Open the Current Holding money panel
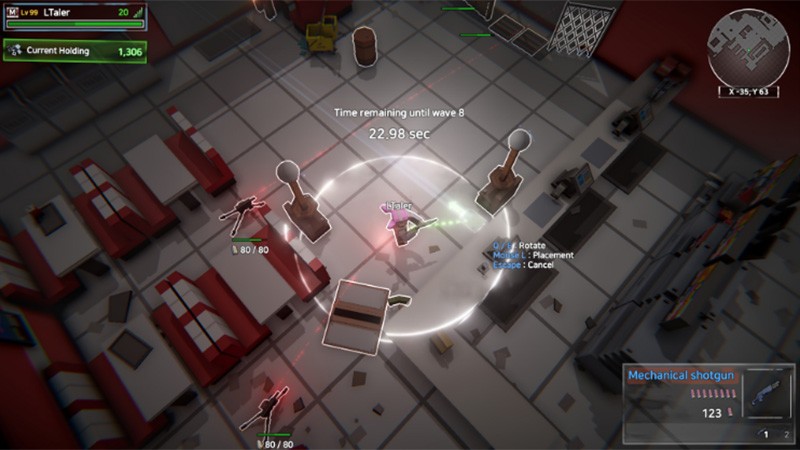 [x=75, y=50]
